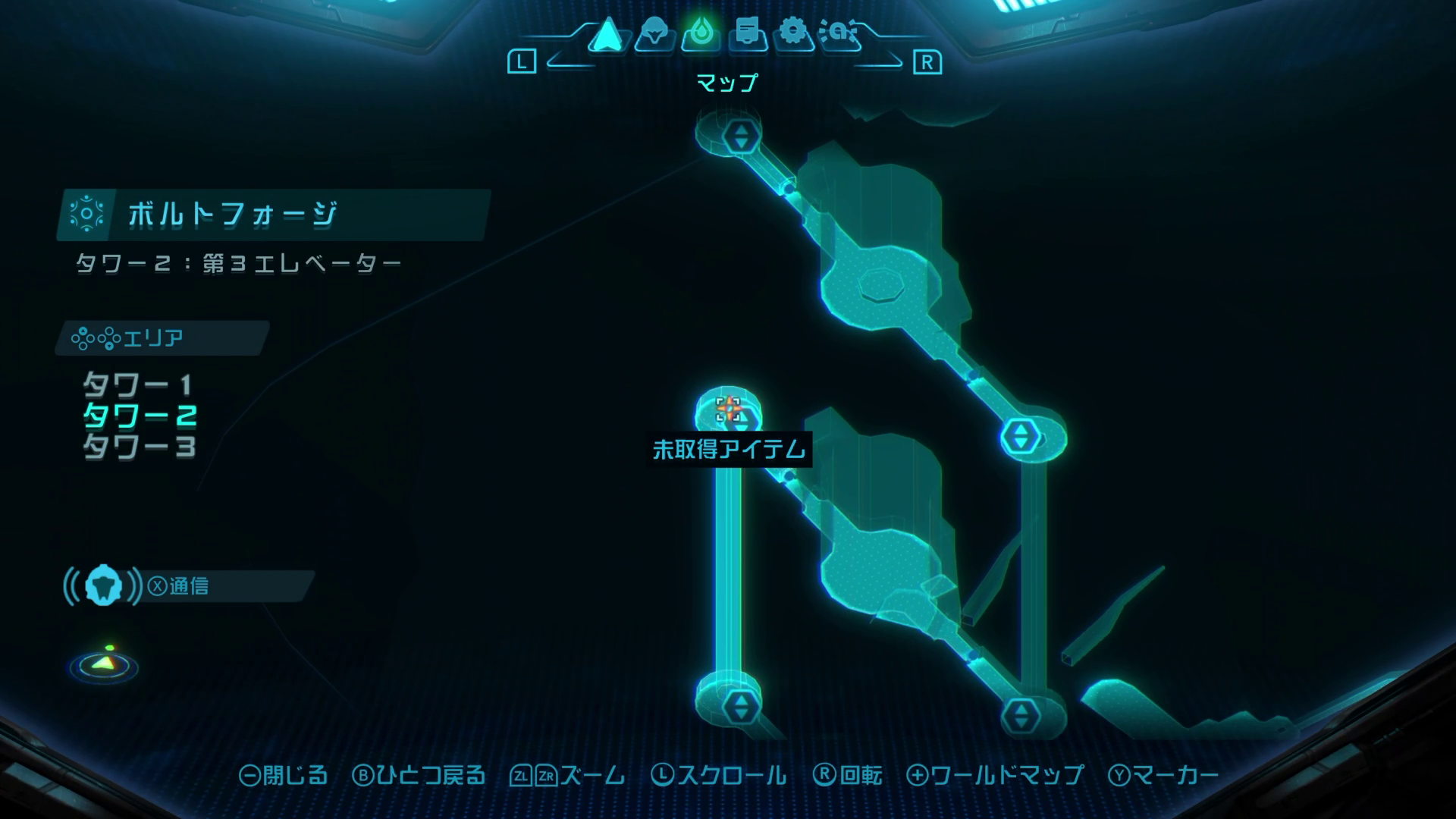This screenshot has height=819, width=1456.
Task: Select the green droplet tab
Action: (x=701, y=35)
